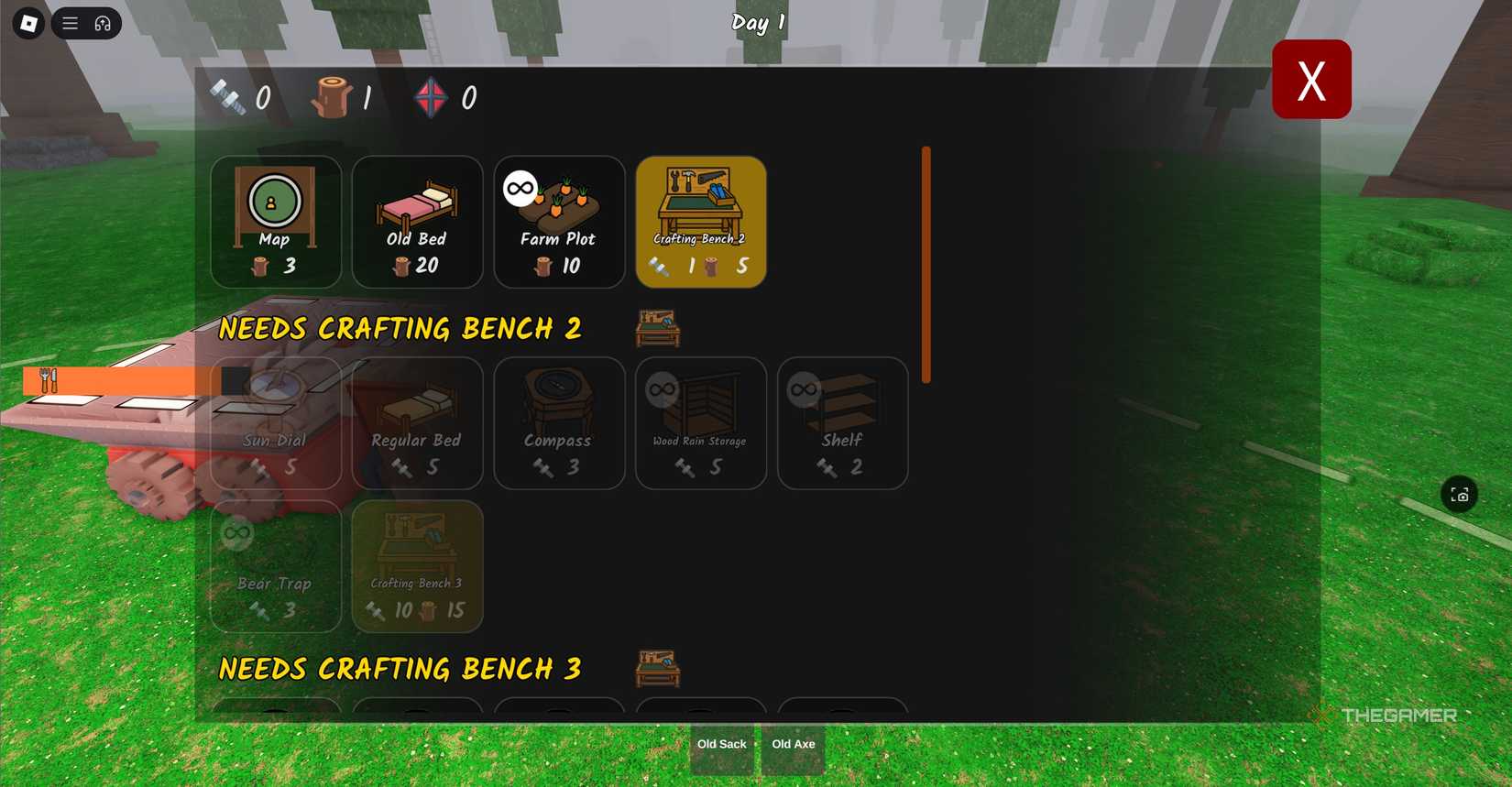Screen dimensions: 1512x787
Task: Toggle infinity mode on Wood Rain Storage
Action: click(x=661, y=388)
